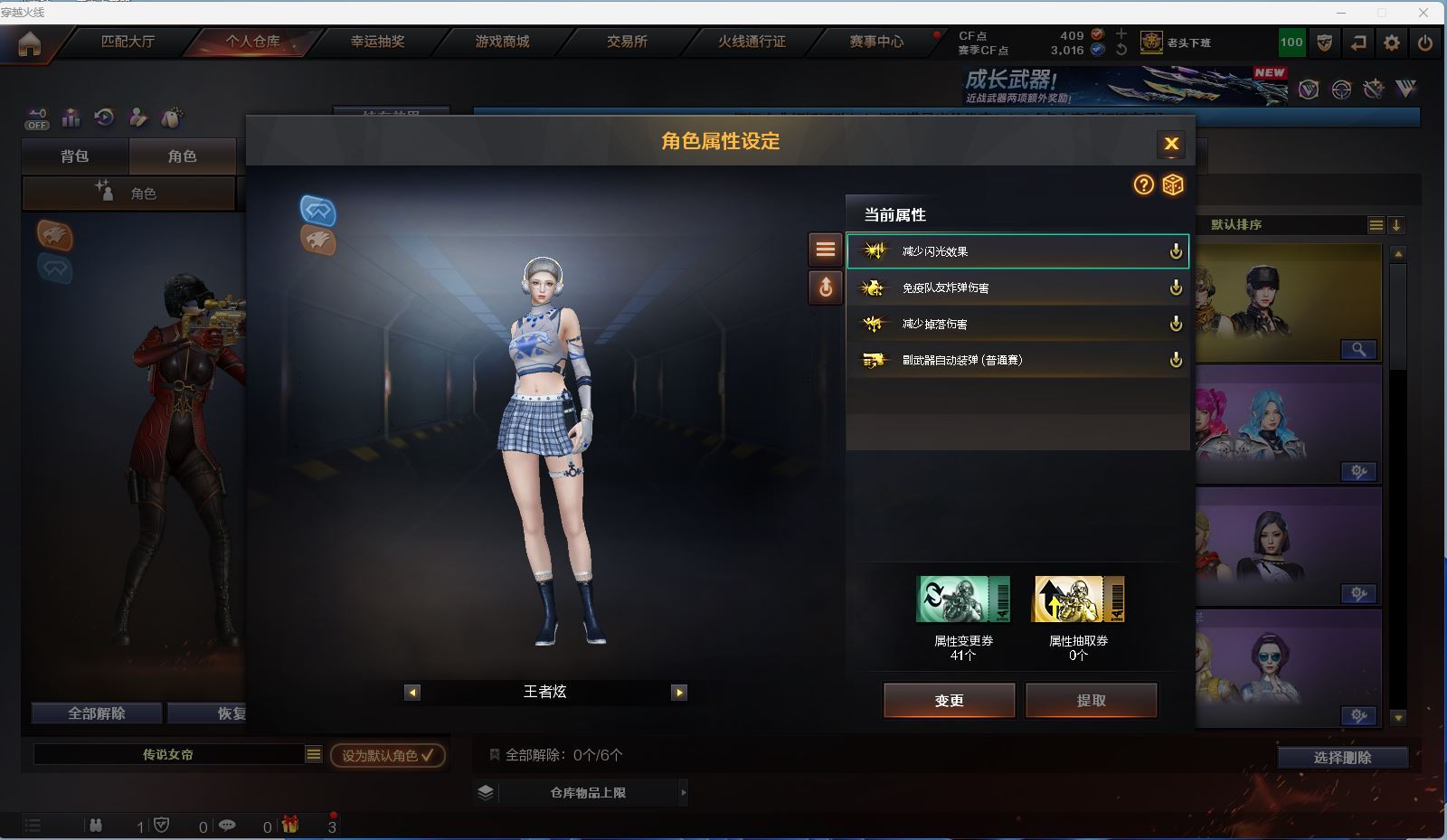1447x840 pixels.
Task: Choose the 副武器自动装弹 attribute row
Action: 1017,360
